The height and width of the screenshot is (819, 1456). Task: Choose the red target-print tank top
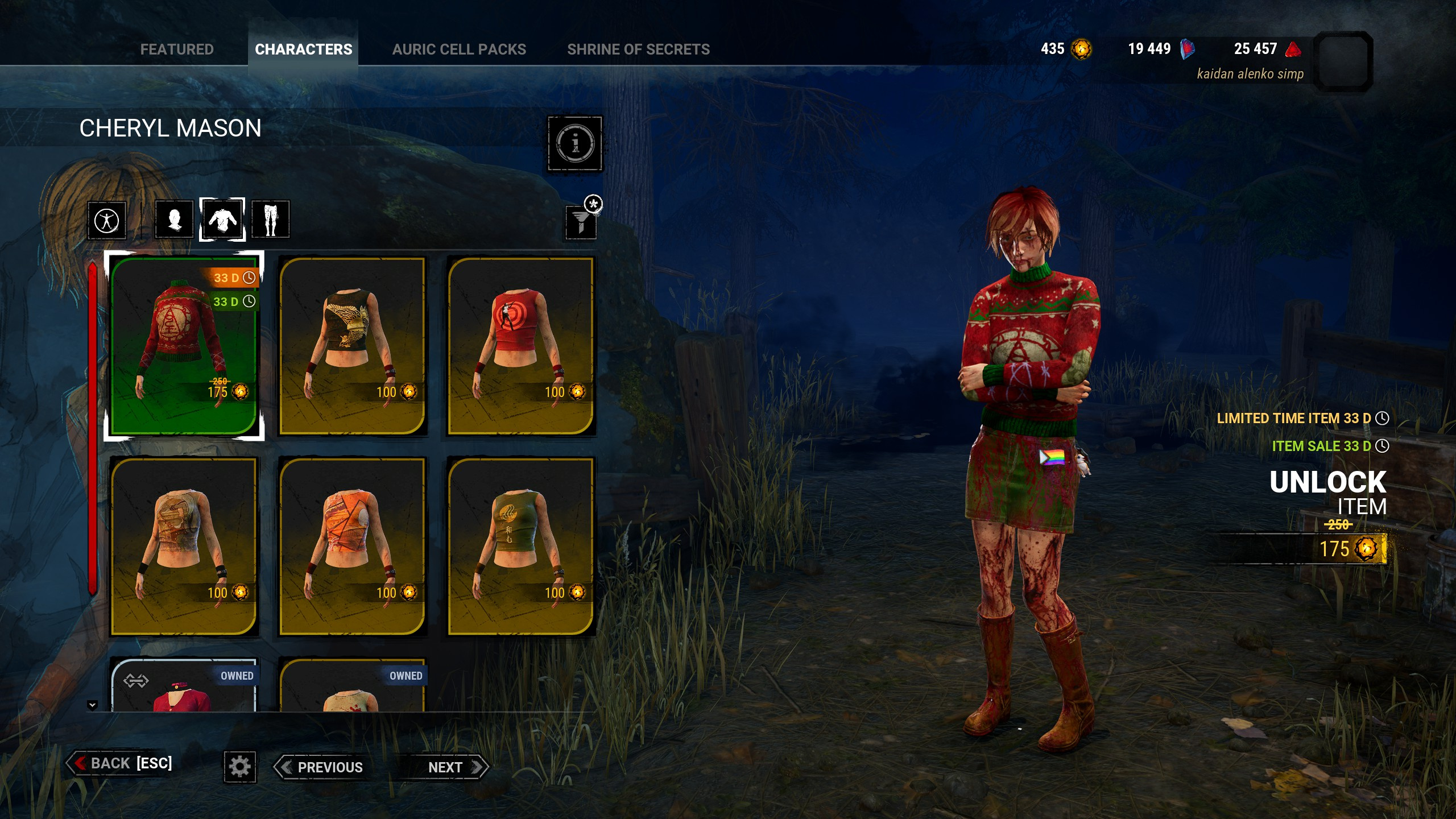coord(520,346)
